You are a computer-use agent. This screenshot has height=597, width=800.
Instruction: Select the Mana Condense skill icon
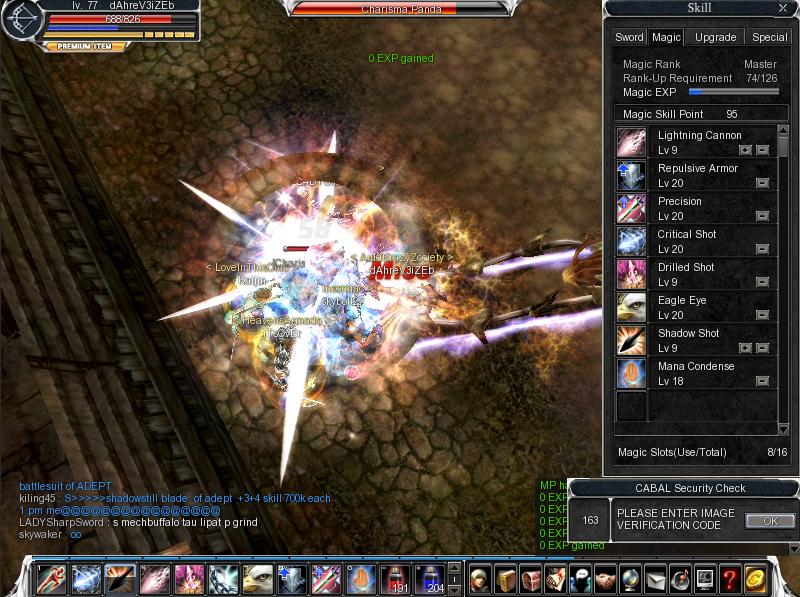tap(631, 373)
